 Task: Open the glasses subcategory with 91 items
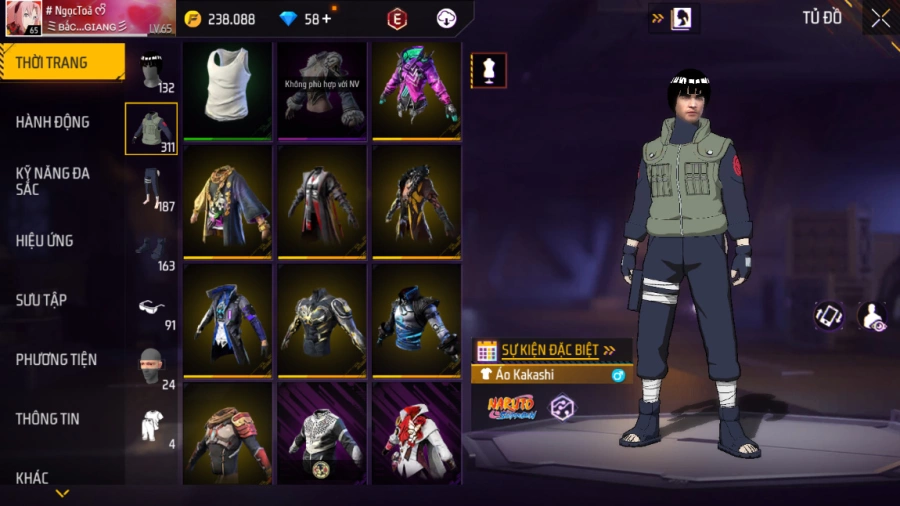[151, 309]
